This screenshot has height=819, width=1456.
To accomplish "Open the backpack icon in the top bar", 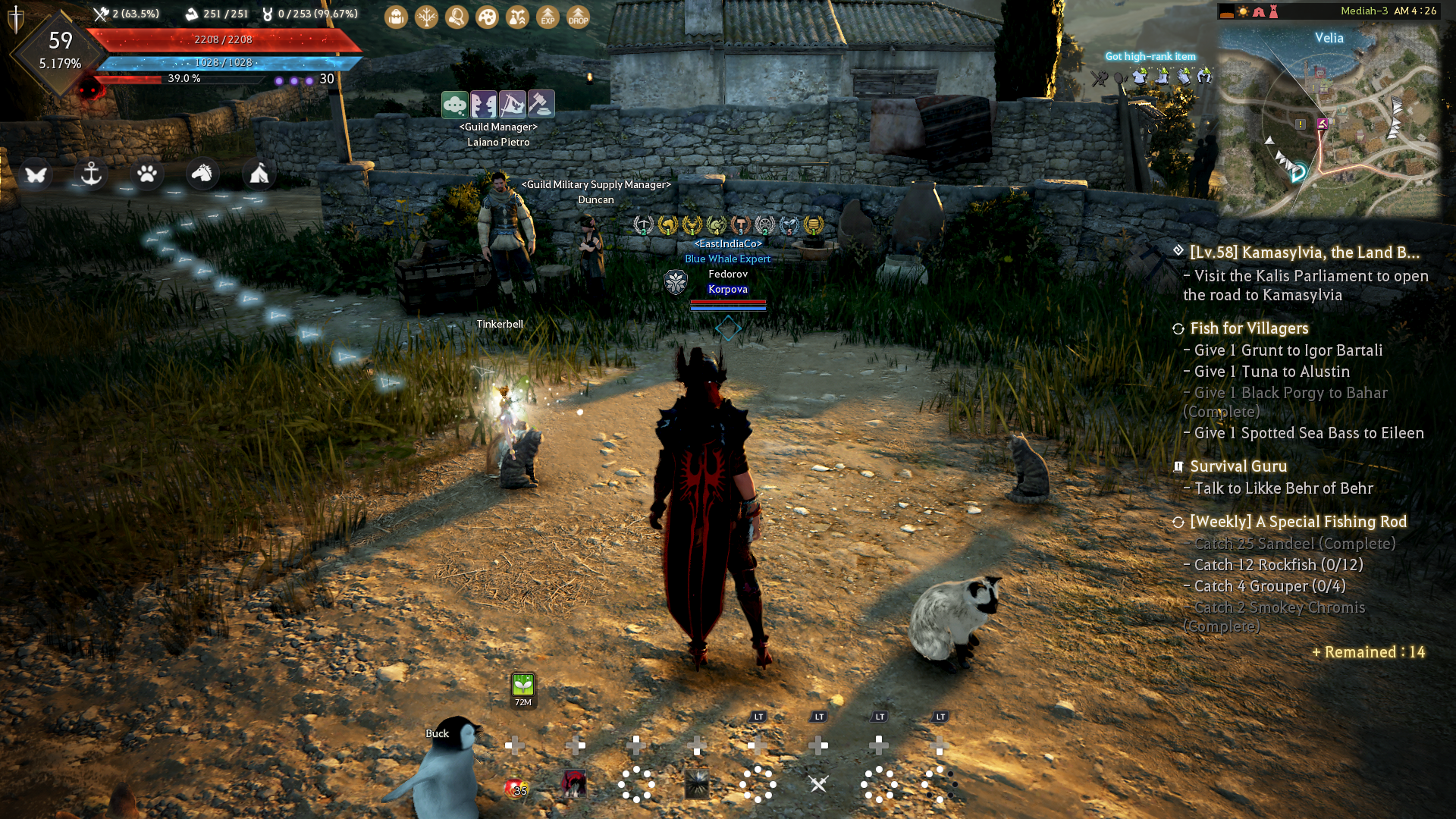I will pyautogui.click(x=396, y=17).
